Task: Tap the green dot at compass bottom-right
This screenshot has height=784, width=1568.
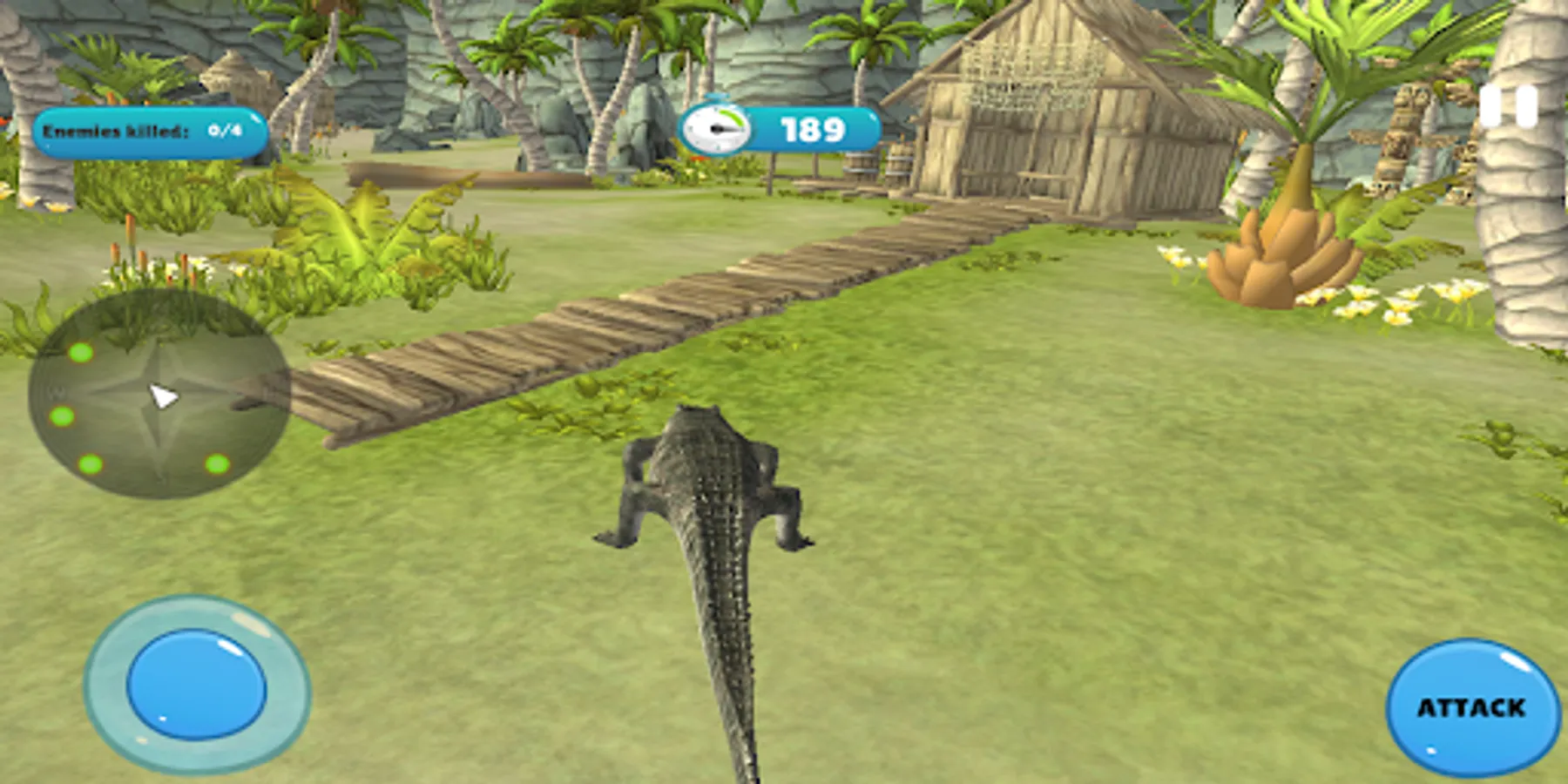Action: [217, 464]
